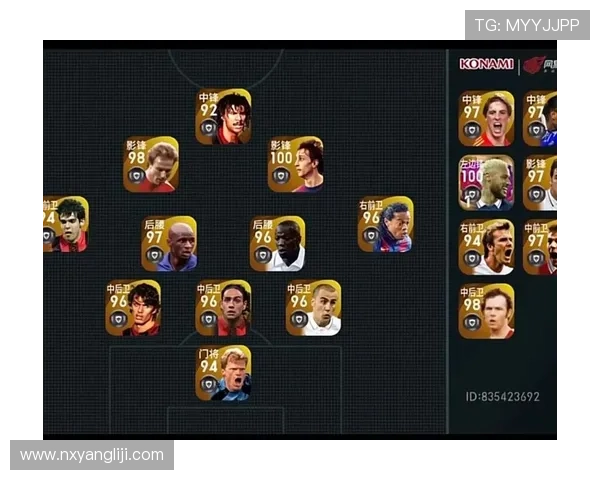This screenshot has width=600, height=480.
Task: Select the 门将 94 goalkeeper card
Action: [223, 373]
